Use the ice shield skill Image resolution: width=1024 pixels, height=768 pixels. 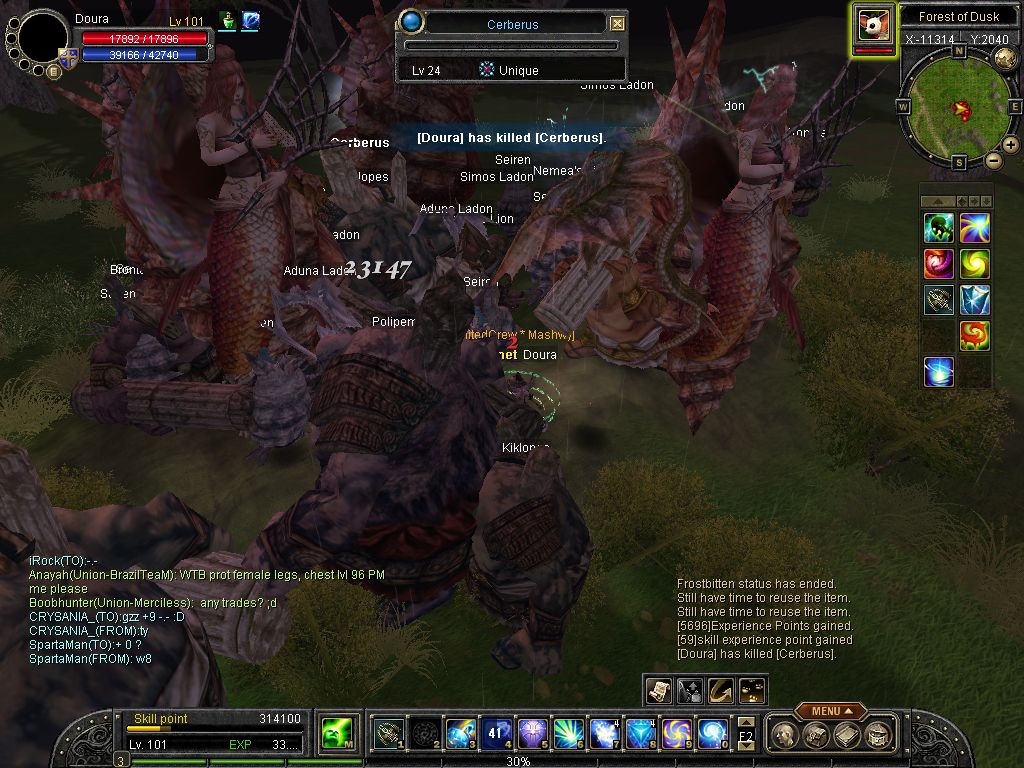pos(974,300)
